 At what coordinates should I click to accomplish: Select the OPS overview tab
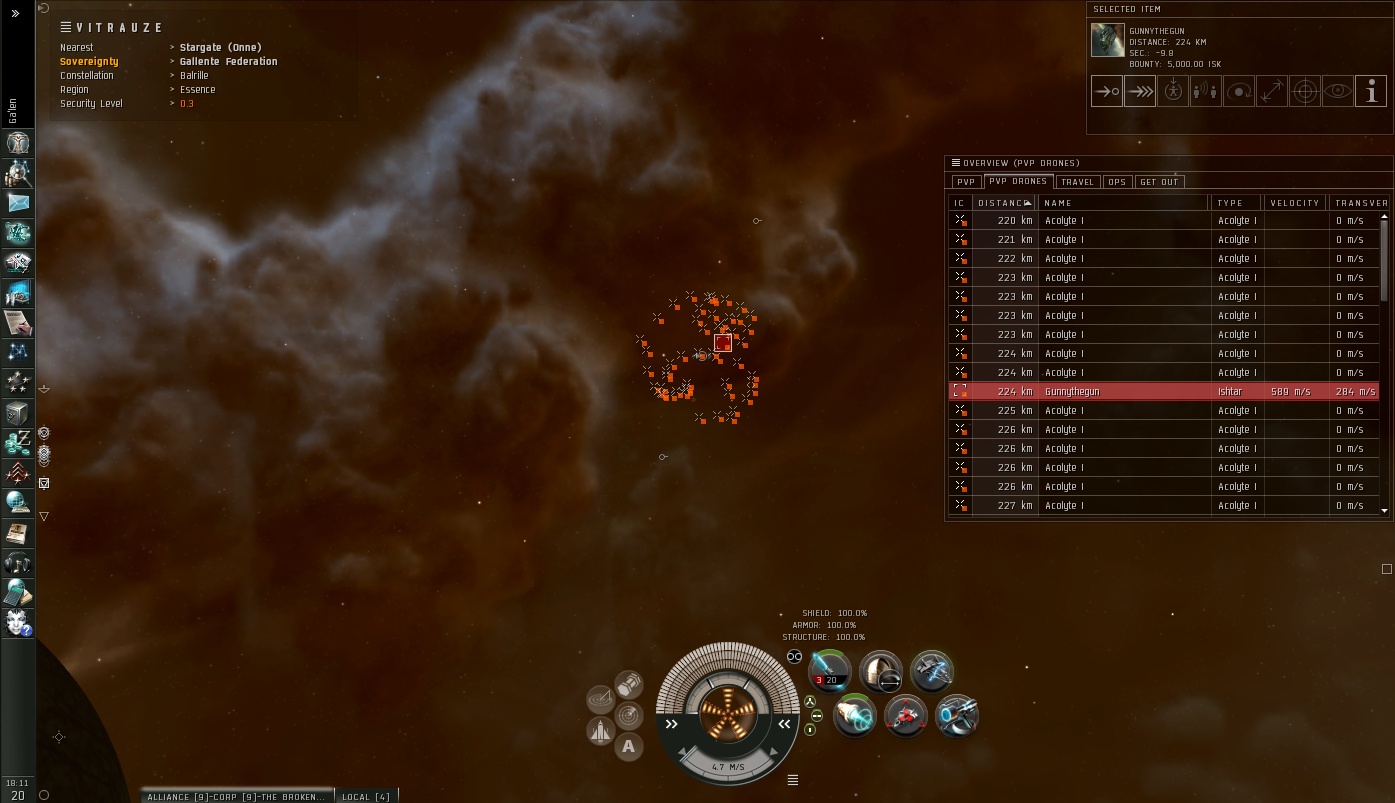tap(1117, 182)
